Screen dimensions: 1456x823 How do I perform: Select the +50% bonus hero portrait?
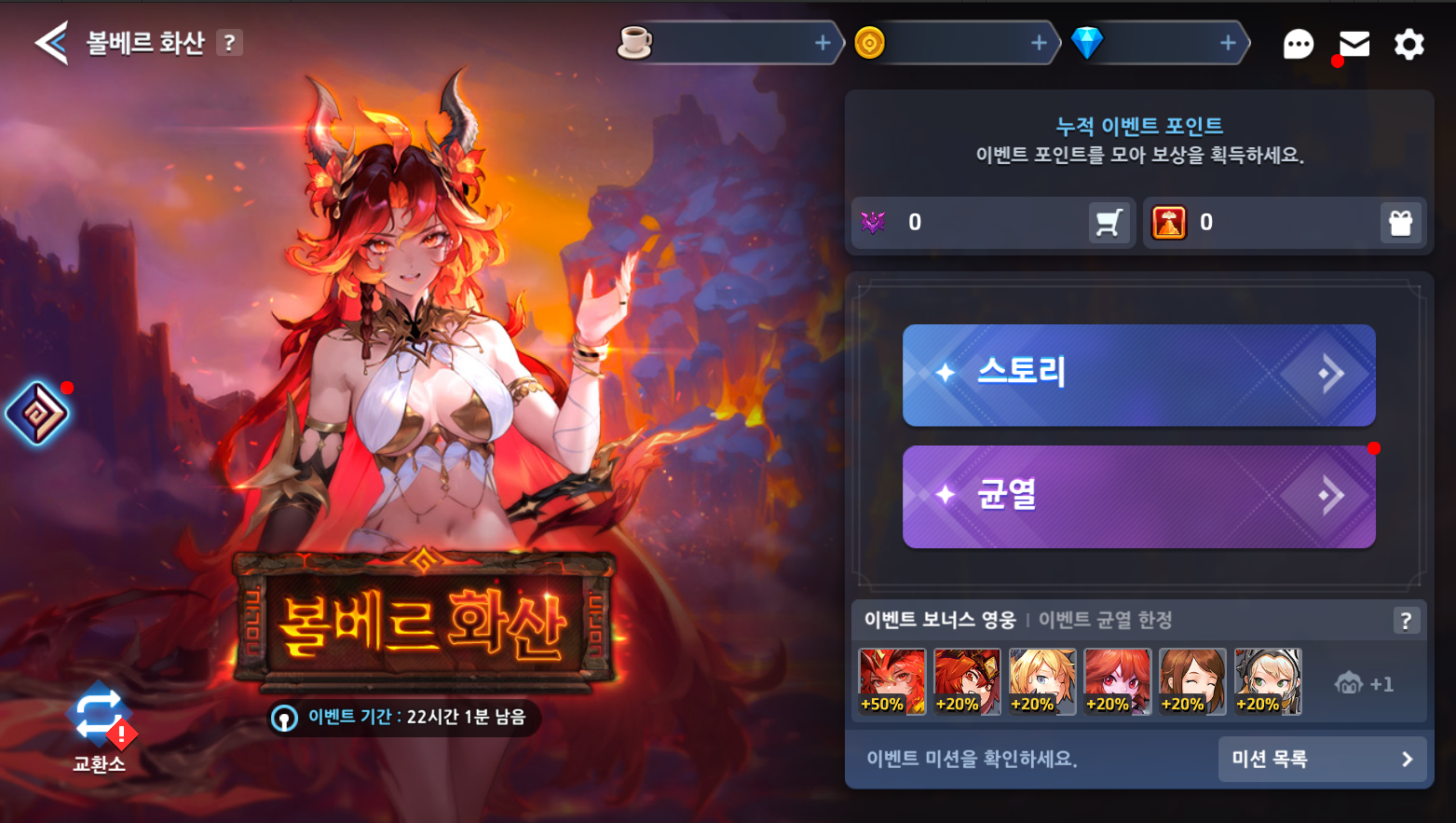point(891,682)
